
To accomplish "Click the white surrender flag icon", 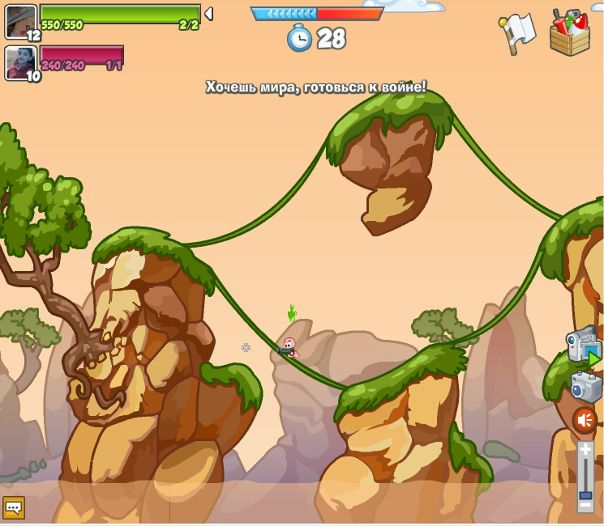I will click(x=517, y=34).
